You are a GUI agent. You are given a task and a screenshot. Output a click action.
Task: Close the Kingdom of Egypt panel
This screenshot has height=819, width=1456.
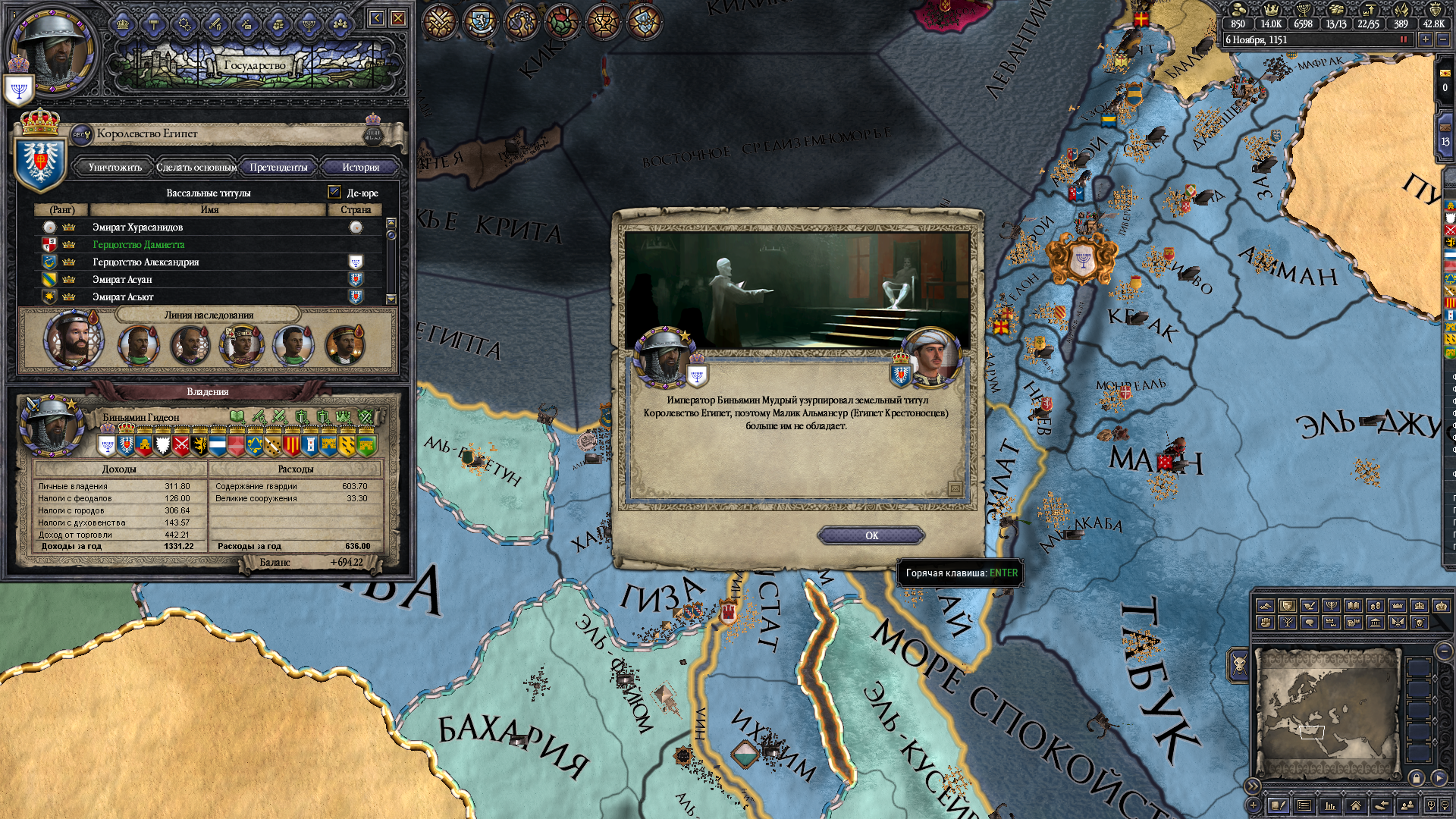(x=397, y=18)
